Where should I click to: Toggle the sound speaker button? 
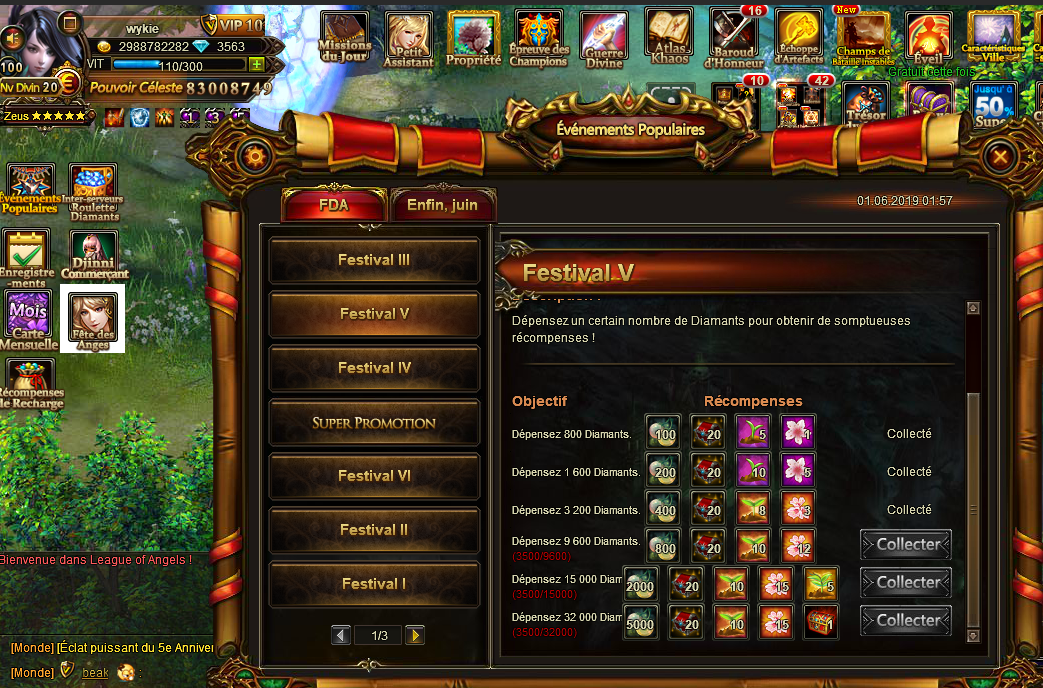click(13, 38)
